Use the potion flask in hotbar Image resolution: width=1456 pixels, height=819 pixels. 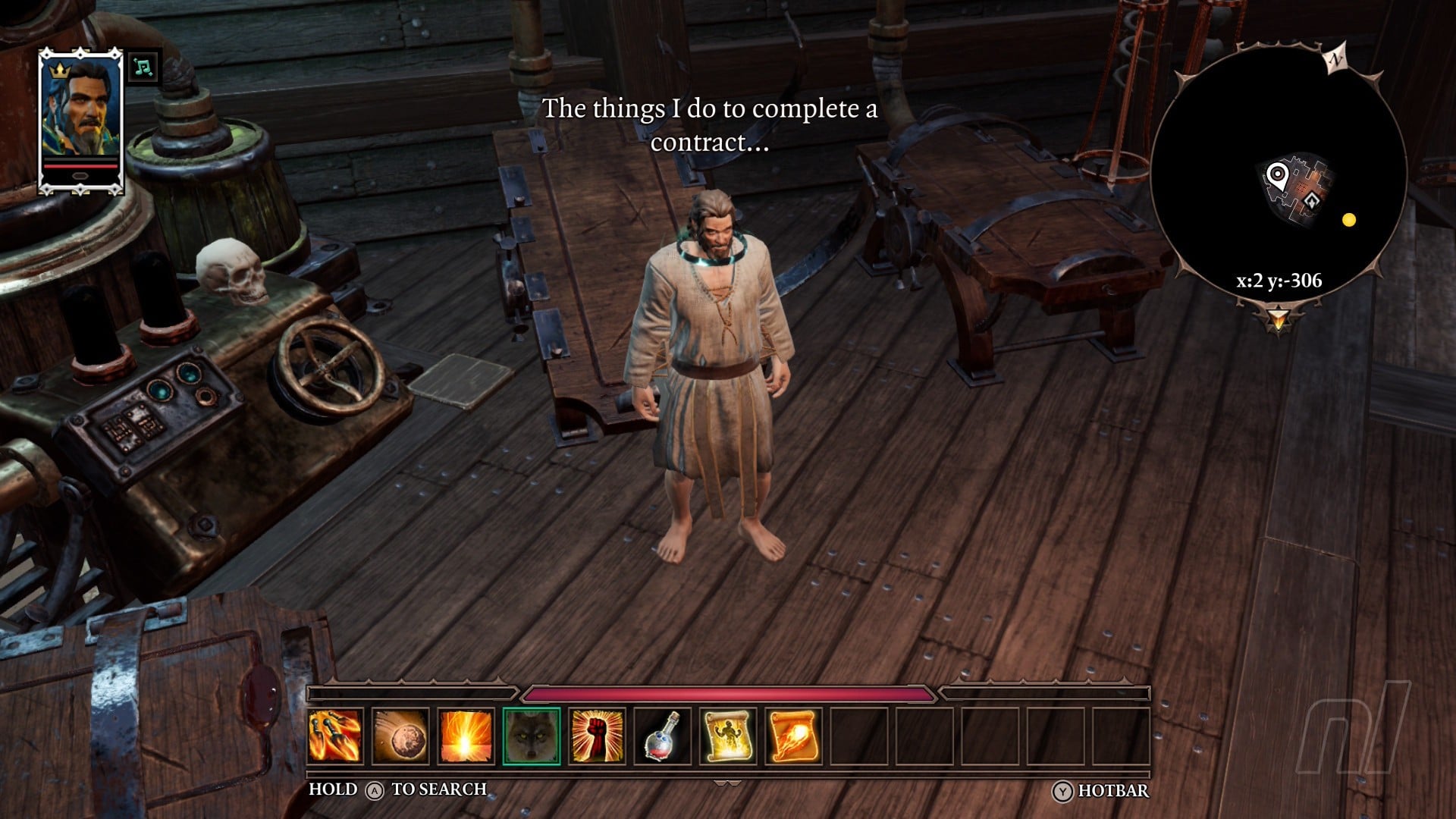pos(662,735)
